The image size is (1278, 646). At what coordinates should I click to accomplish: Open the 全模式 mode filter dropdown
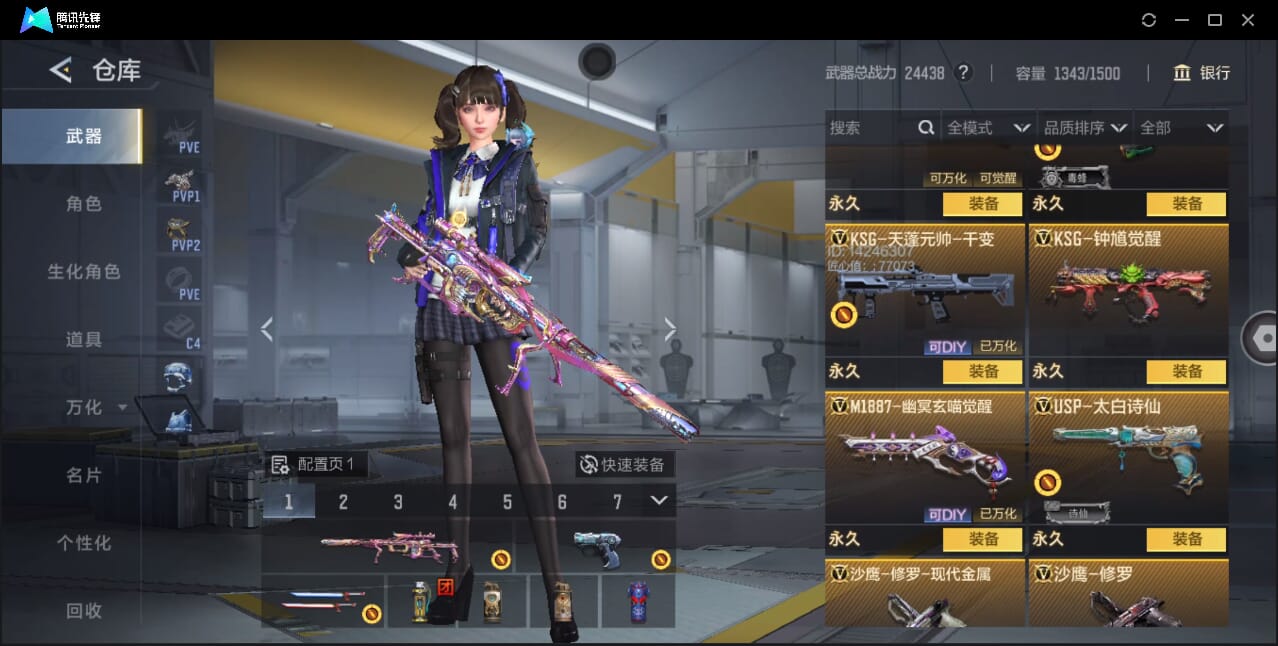[988, 128]
